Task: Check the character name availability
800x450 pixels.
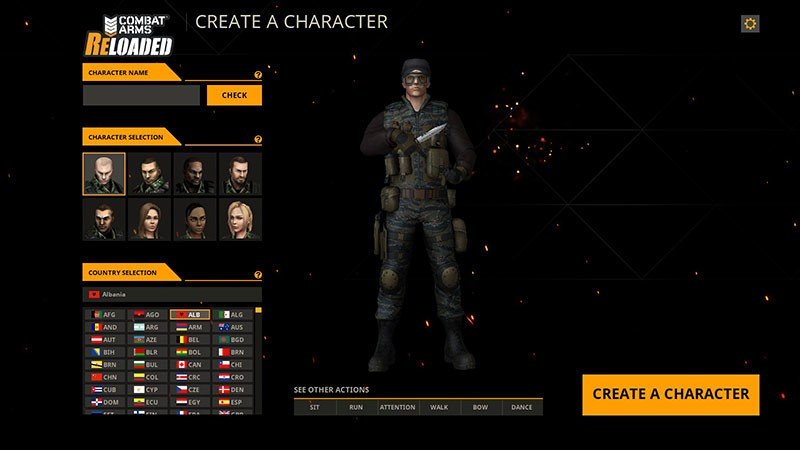Action: click(x=234, y=95)
